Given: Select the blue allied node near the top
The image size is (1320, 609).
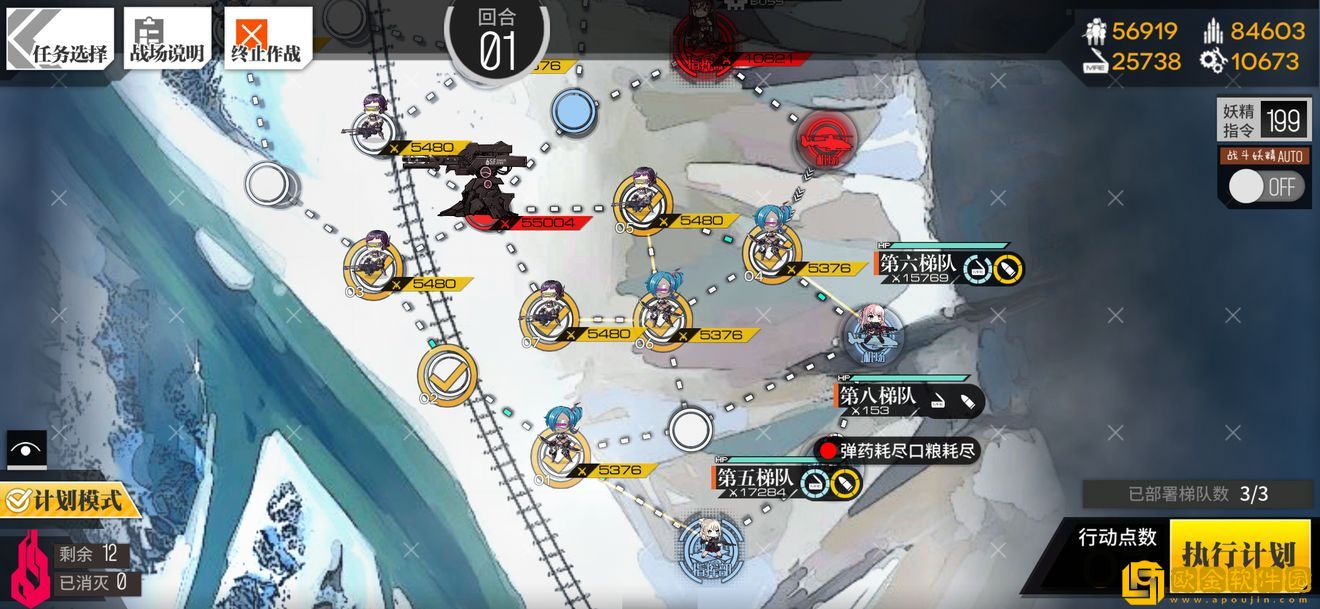Looking at the screenshot, I should 574,110.
